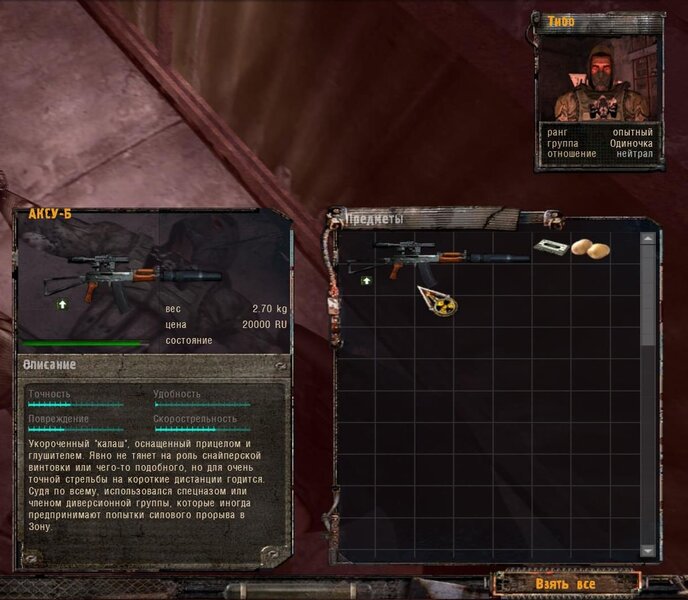Select the grey cassette item
Screen dimensions: 688x600
pyautogui.click(x=547, y=246)
